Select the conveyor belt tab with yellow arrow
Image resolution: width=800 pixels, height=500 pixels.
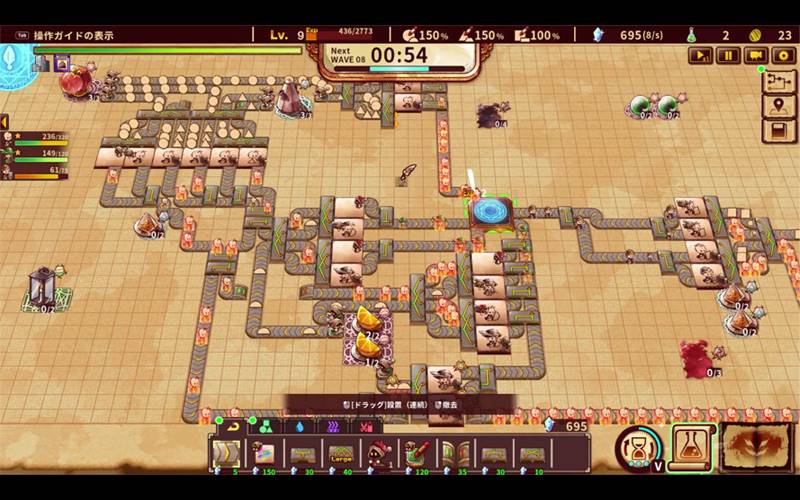click(x=232, y=425)
